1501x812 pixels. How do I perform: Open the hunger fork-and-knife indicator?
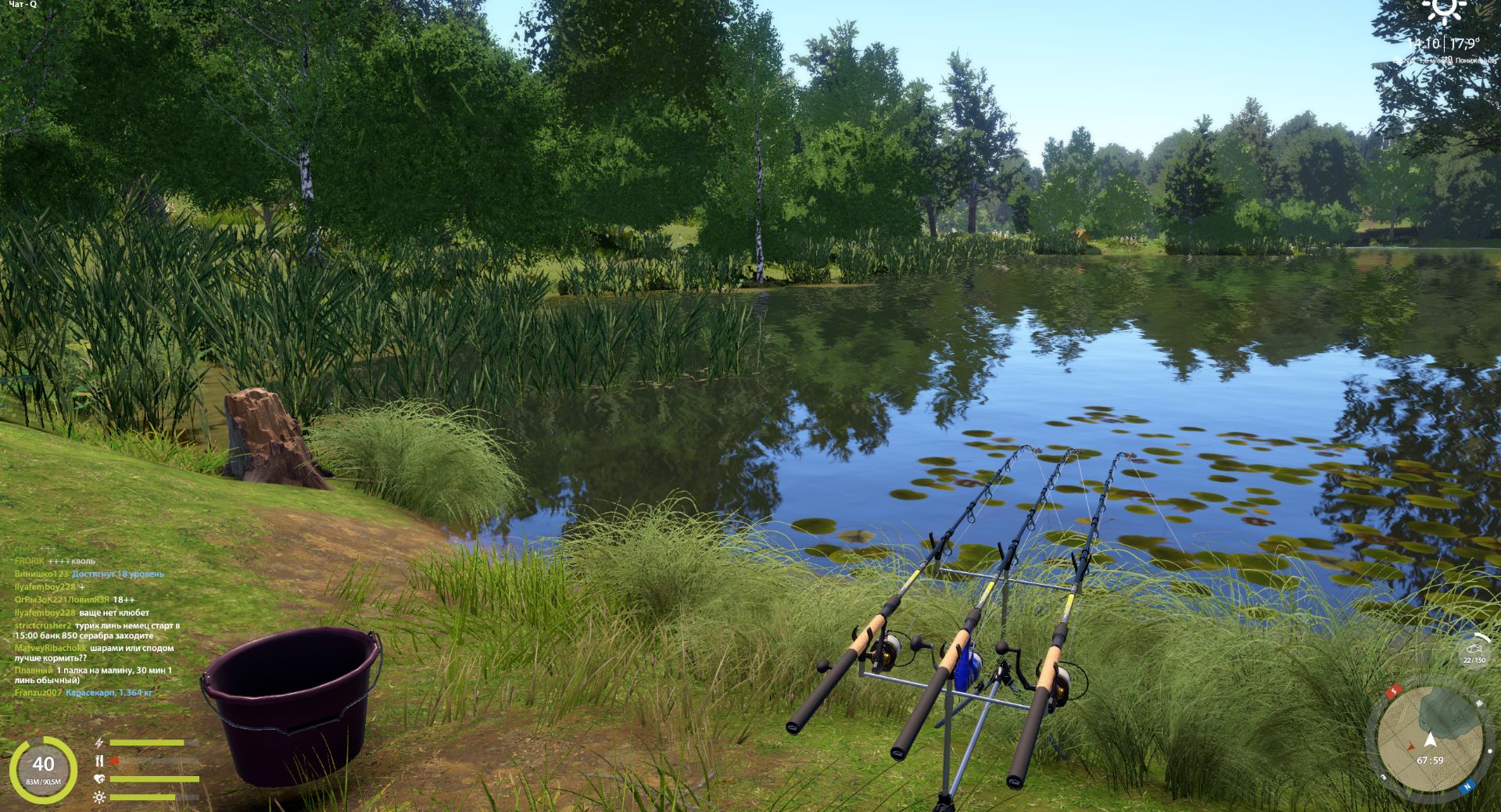coord(99,760)
